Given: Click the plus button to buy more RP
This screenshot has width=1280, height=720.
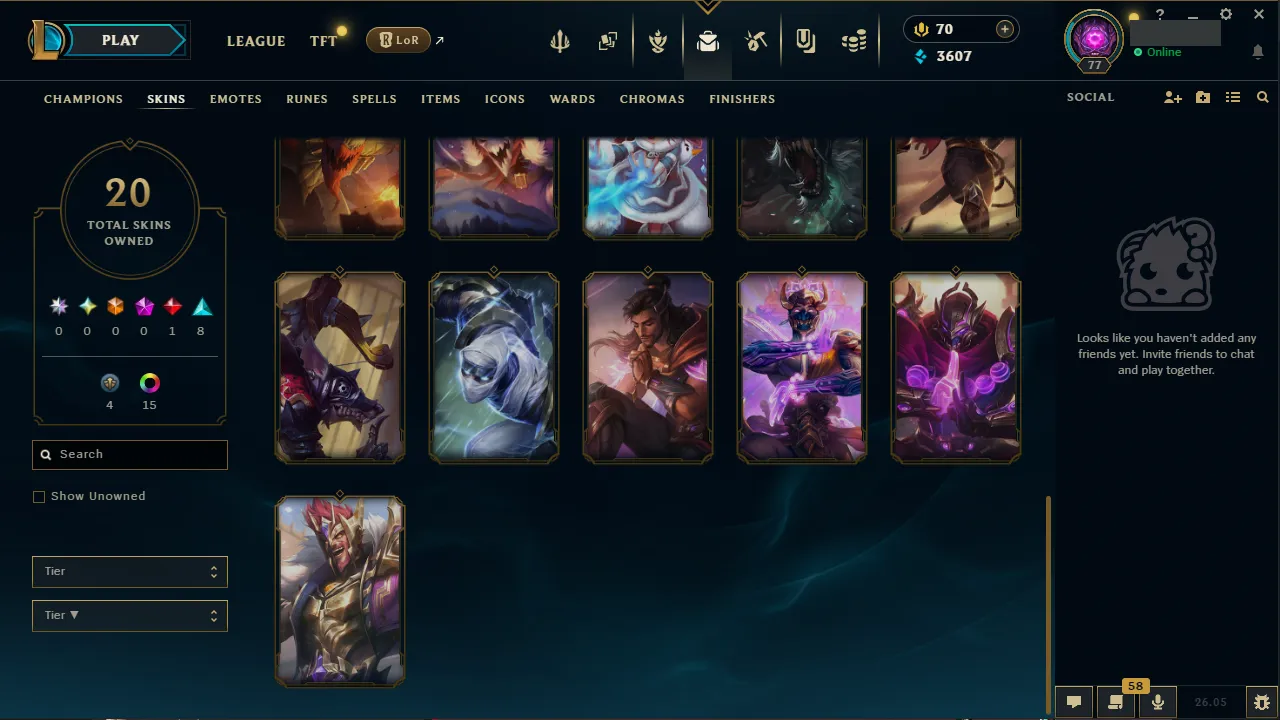Looking at the screenshot, I should coord(1004,29).
